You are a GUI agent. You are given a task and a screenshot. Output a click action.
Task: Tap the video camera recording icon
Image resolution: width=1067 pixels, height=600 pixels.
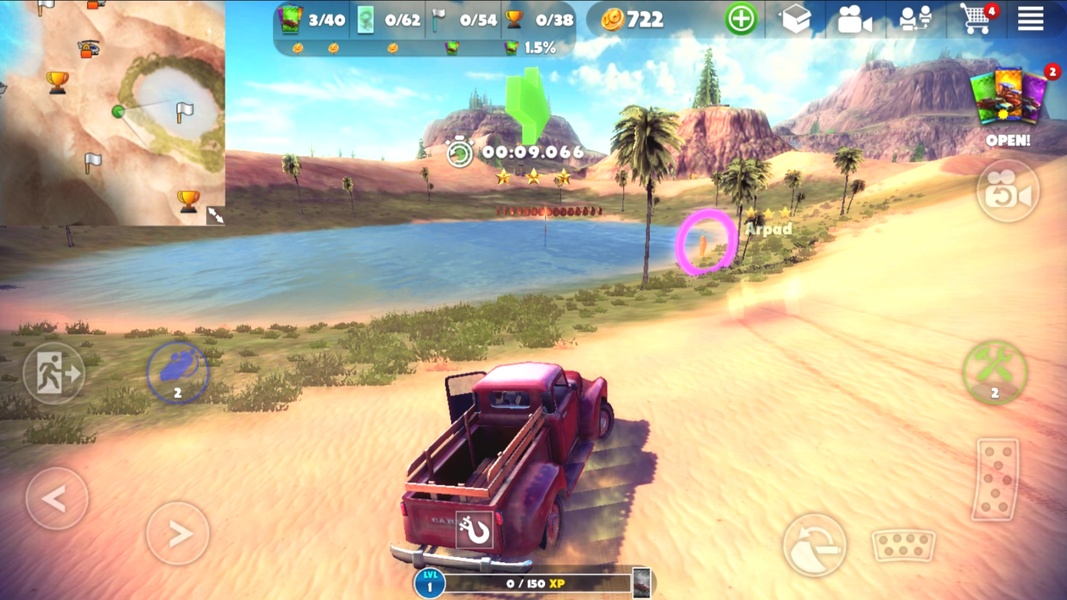(854, 19)
